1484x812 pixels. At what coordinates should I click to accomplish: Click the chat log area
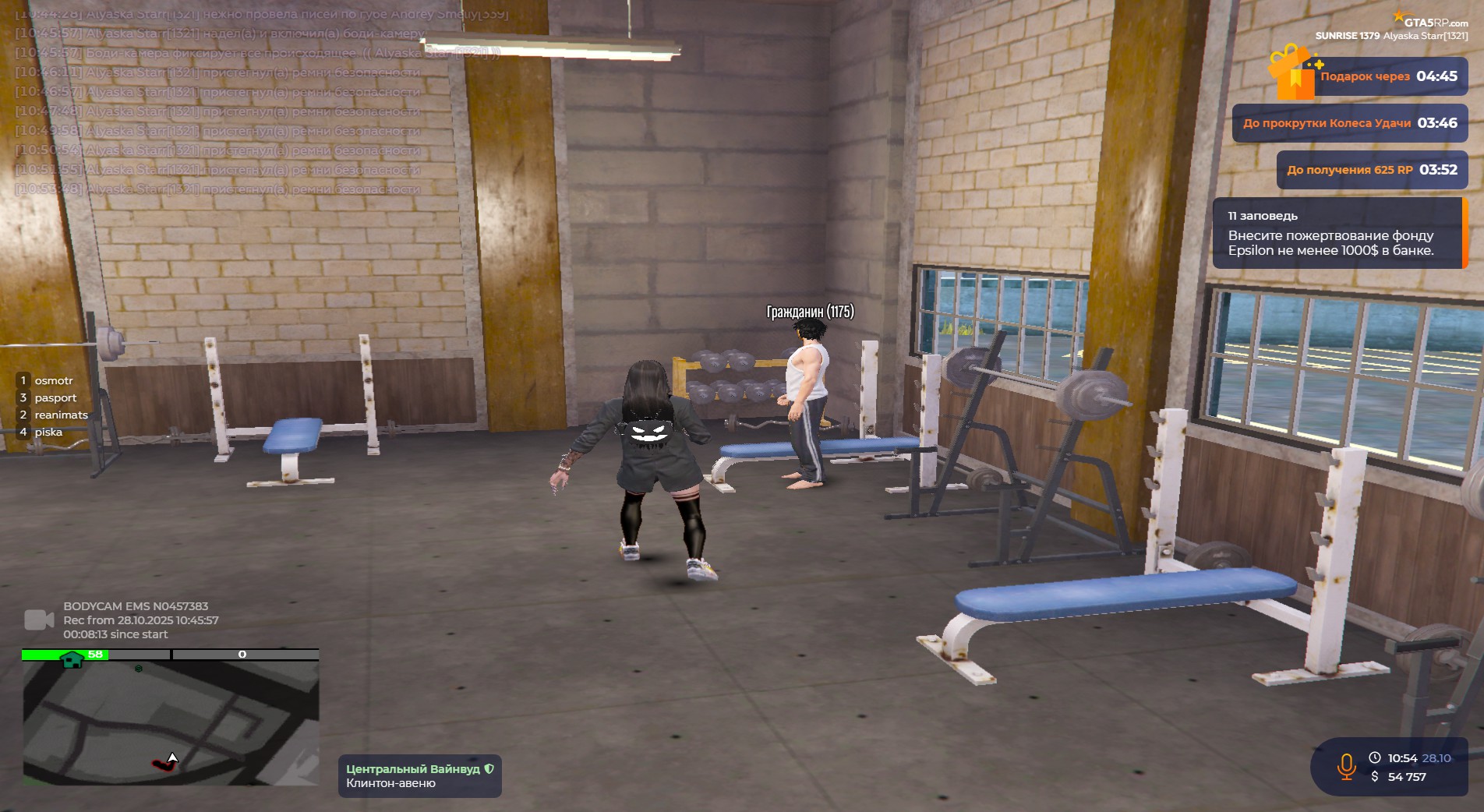click(234, 101)
